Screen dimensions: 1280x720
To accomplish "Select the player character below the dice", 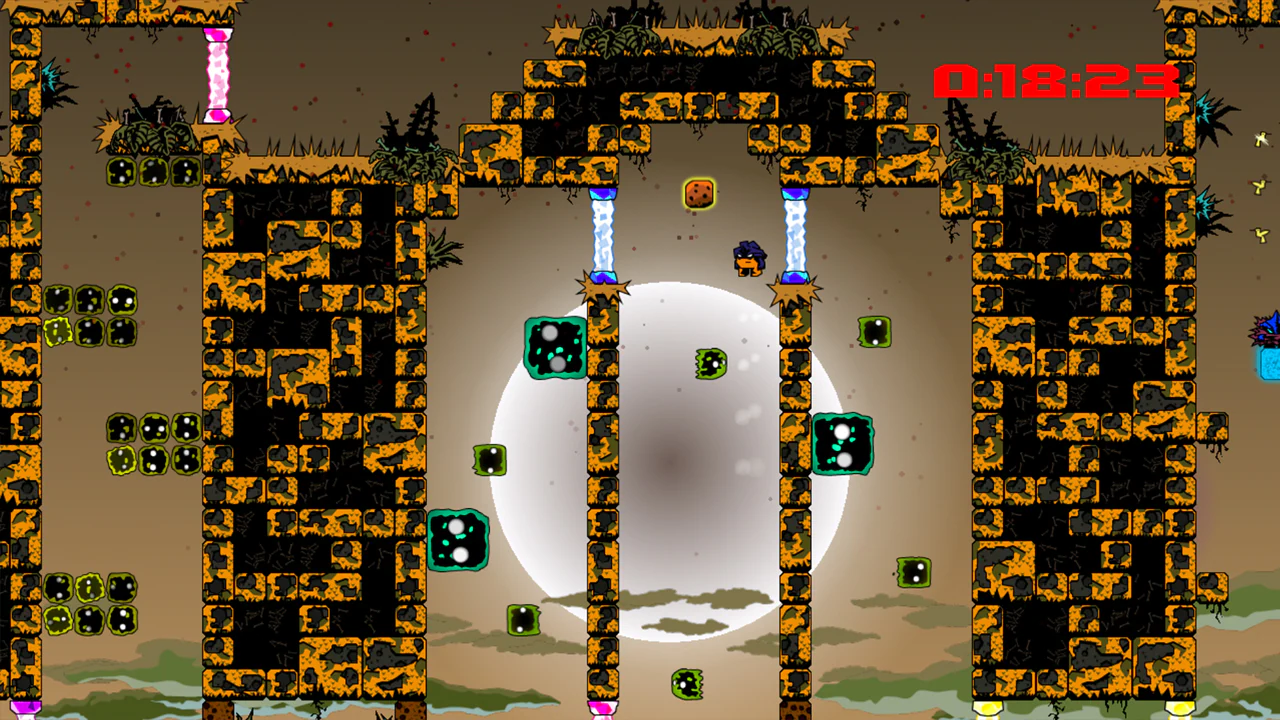I will pos(748,258).
